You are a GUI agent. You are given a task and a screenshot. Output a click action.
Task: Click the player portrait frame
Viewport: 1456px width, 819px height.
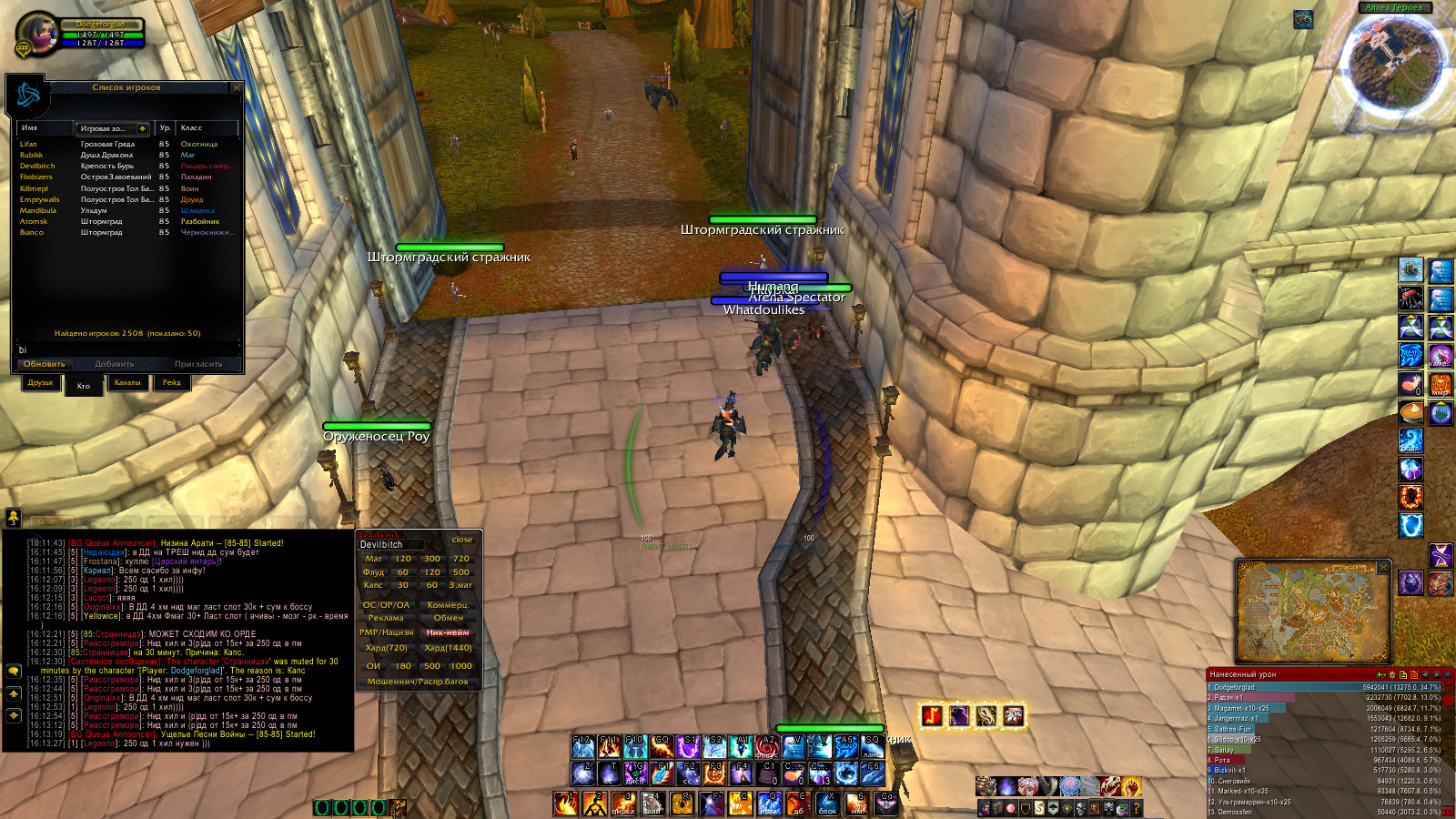tap(36, 36)
